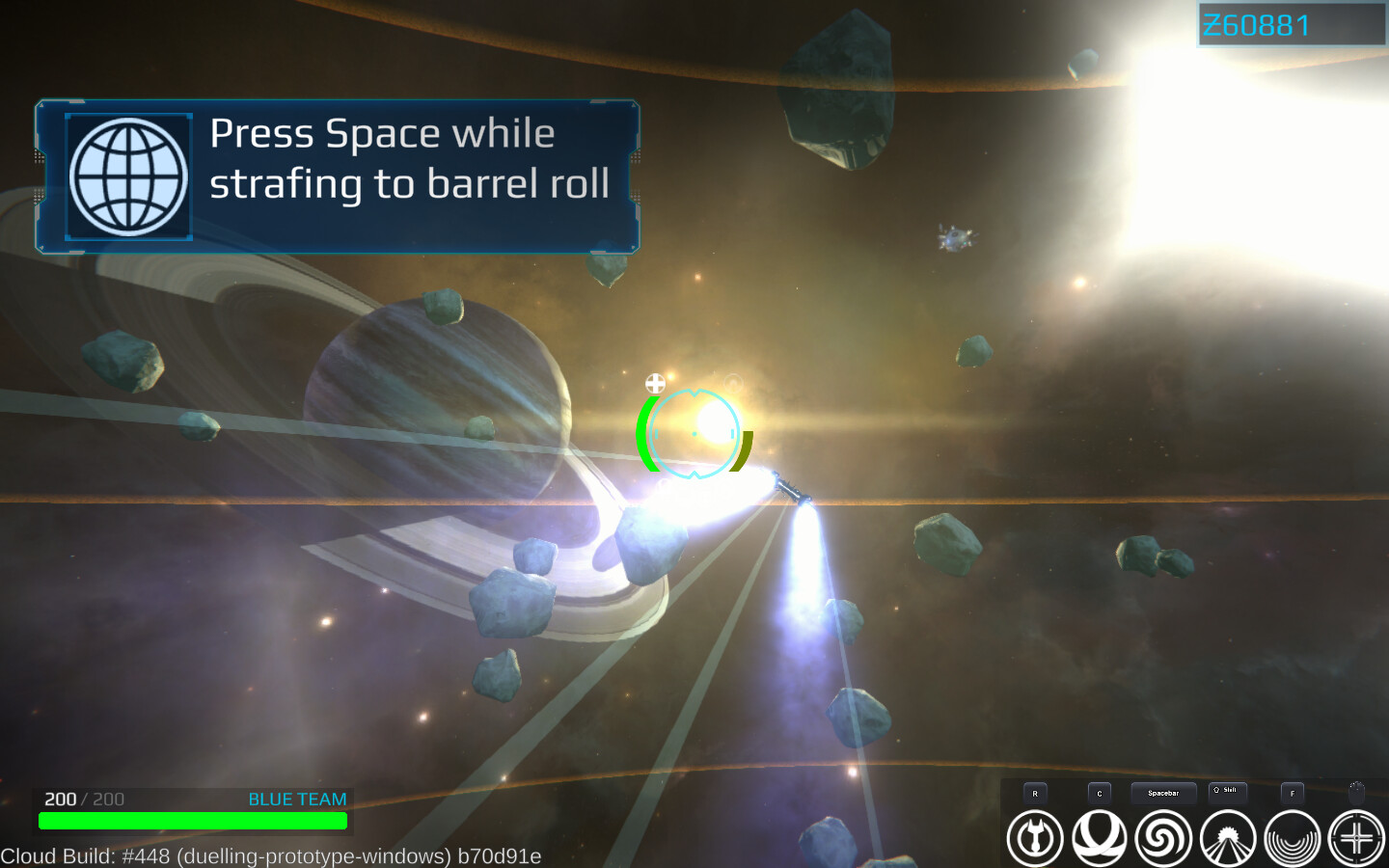1389x868 pixels.
Task: Click the mouse button indicator above the crosshair ability
Action: (x=1358, y=792)
